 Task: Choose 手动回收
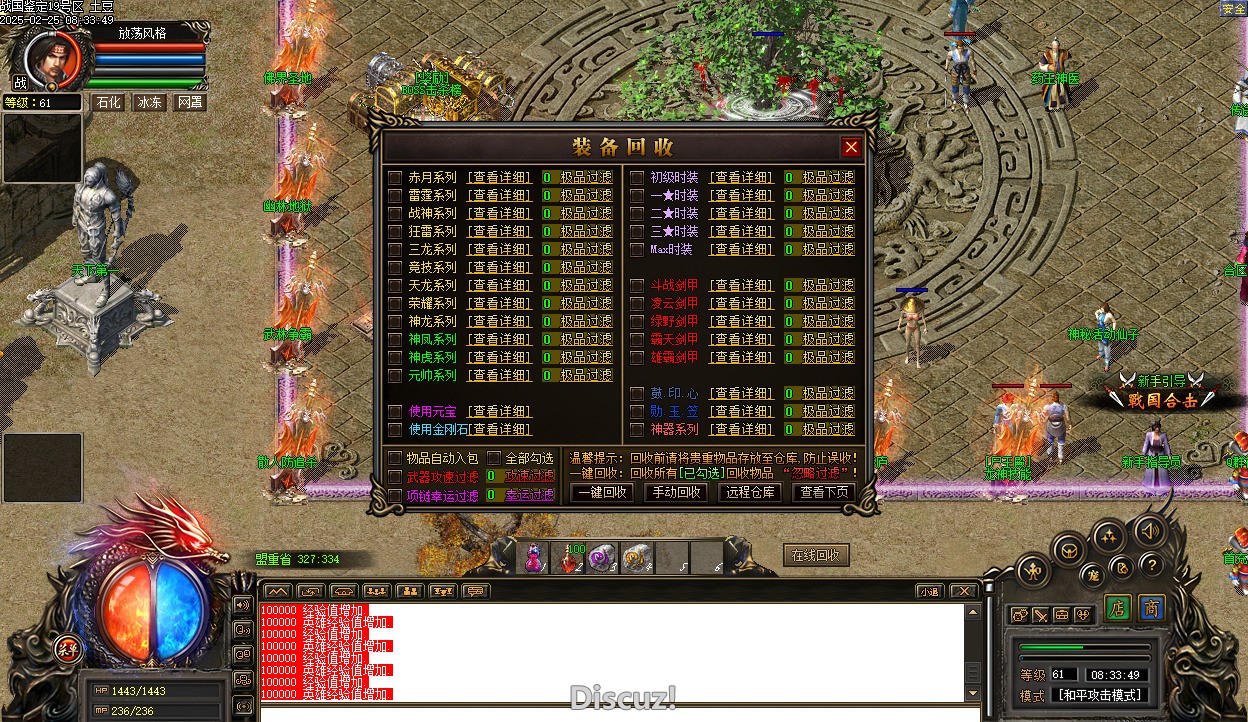pyautogui.click(x=676, y=492)
